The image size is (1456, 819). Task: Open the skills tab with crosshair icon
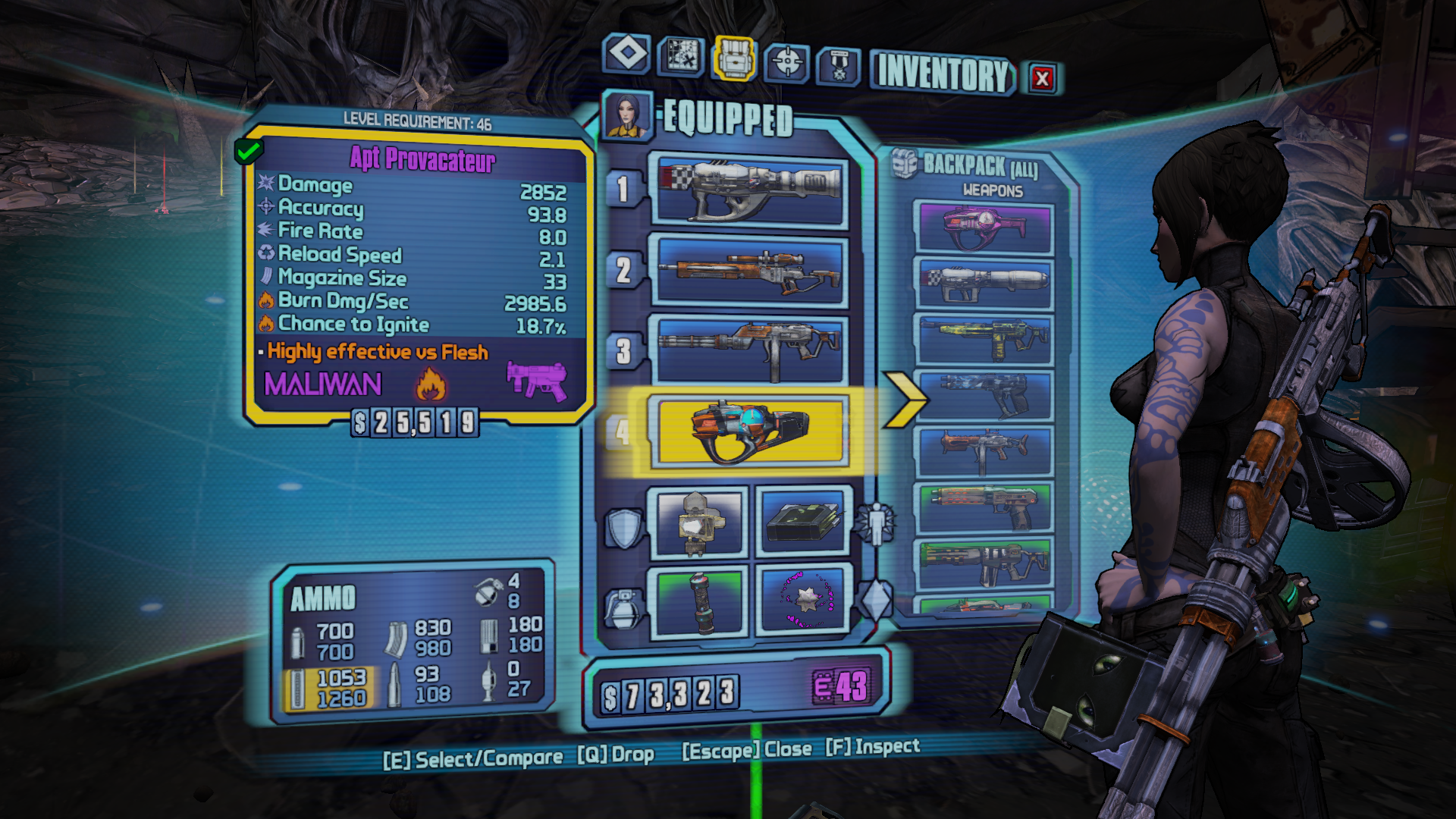786,62
